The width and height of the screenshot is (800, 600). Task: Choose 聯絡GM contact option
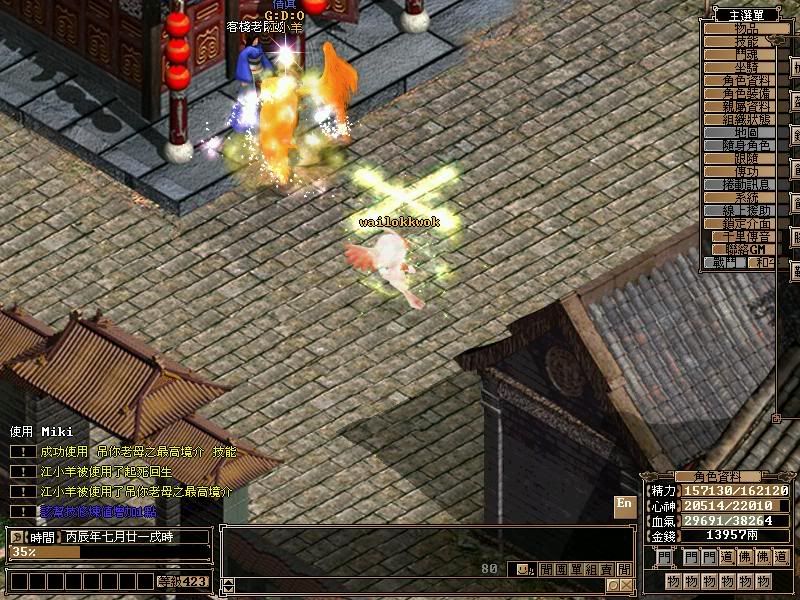click(x=738, y=249)
